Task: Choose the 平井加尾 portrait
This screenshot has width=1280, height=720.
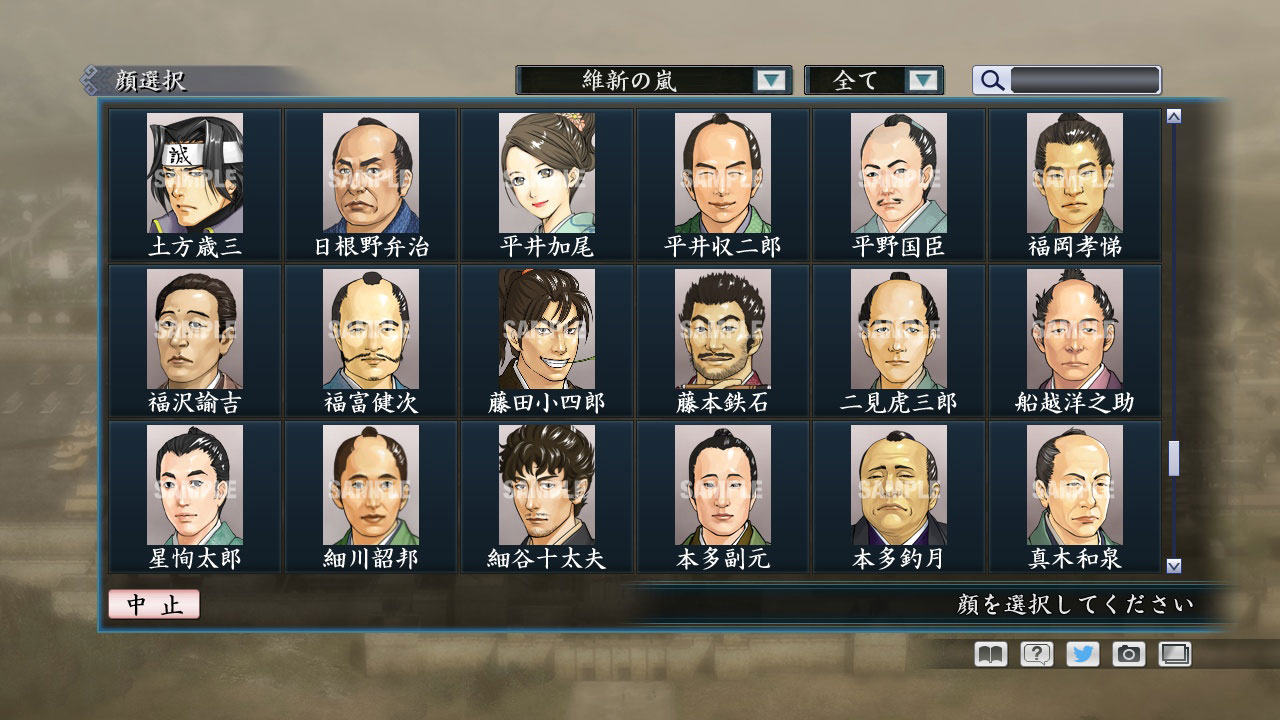Action: (547, 175)
